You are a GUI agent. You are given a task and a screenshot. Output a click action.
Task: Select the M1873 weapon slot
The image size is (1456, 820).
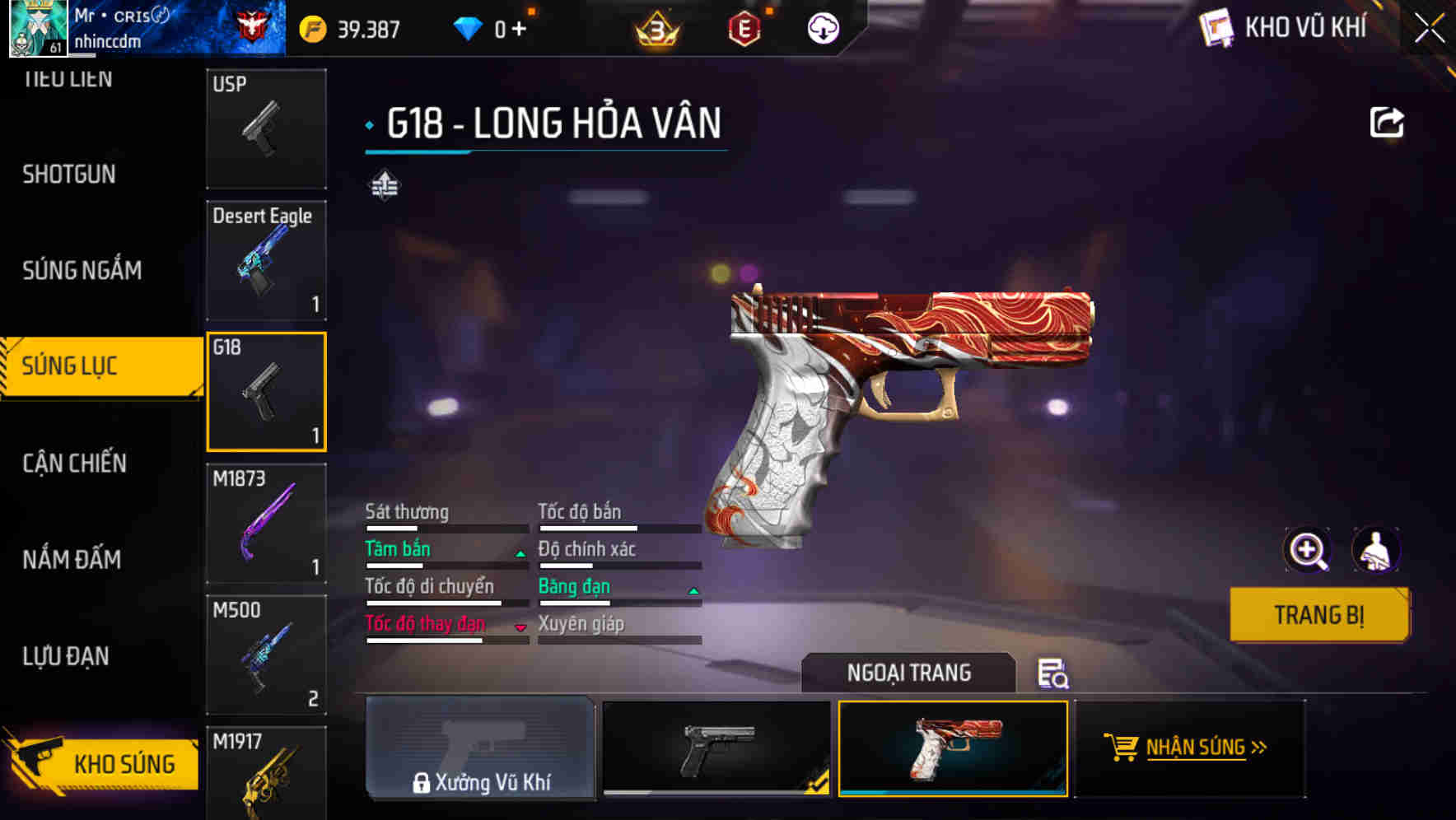tap(266, 524)
